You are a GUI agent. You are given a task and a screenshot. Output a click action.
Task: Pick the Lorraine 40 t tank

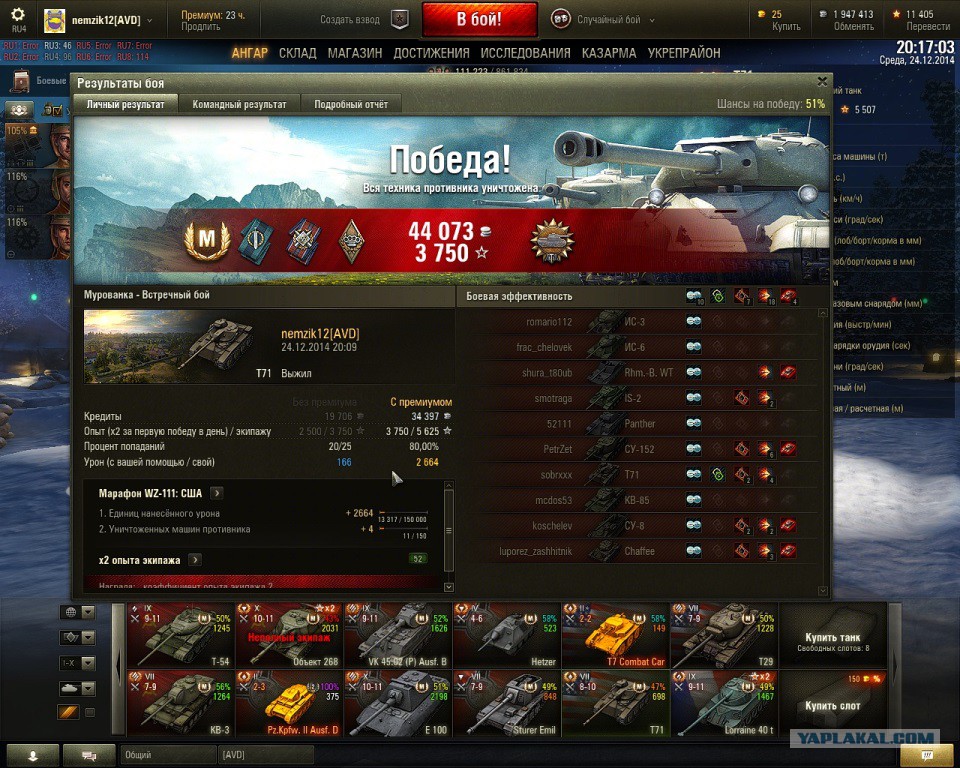click(722, 704)
